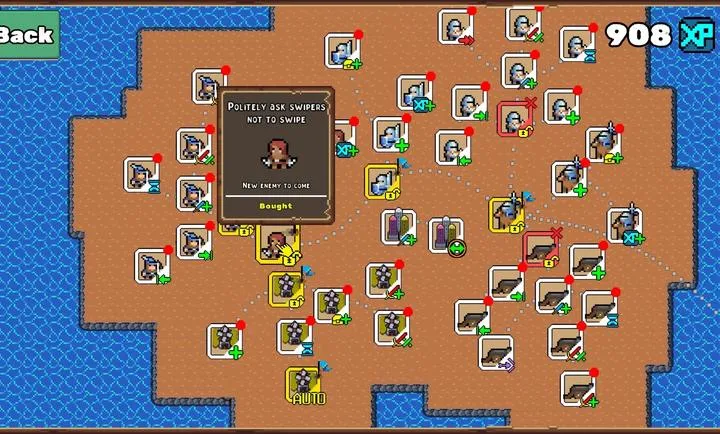Open the tower node with green circular arrows
This screenshot has width=720, height=434.
pyautogui.click(x=447, y=236)
